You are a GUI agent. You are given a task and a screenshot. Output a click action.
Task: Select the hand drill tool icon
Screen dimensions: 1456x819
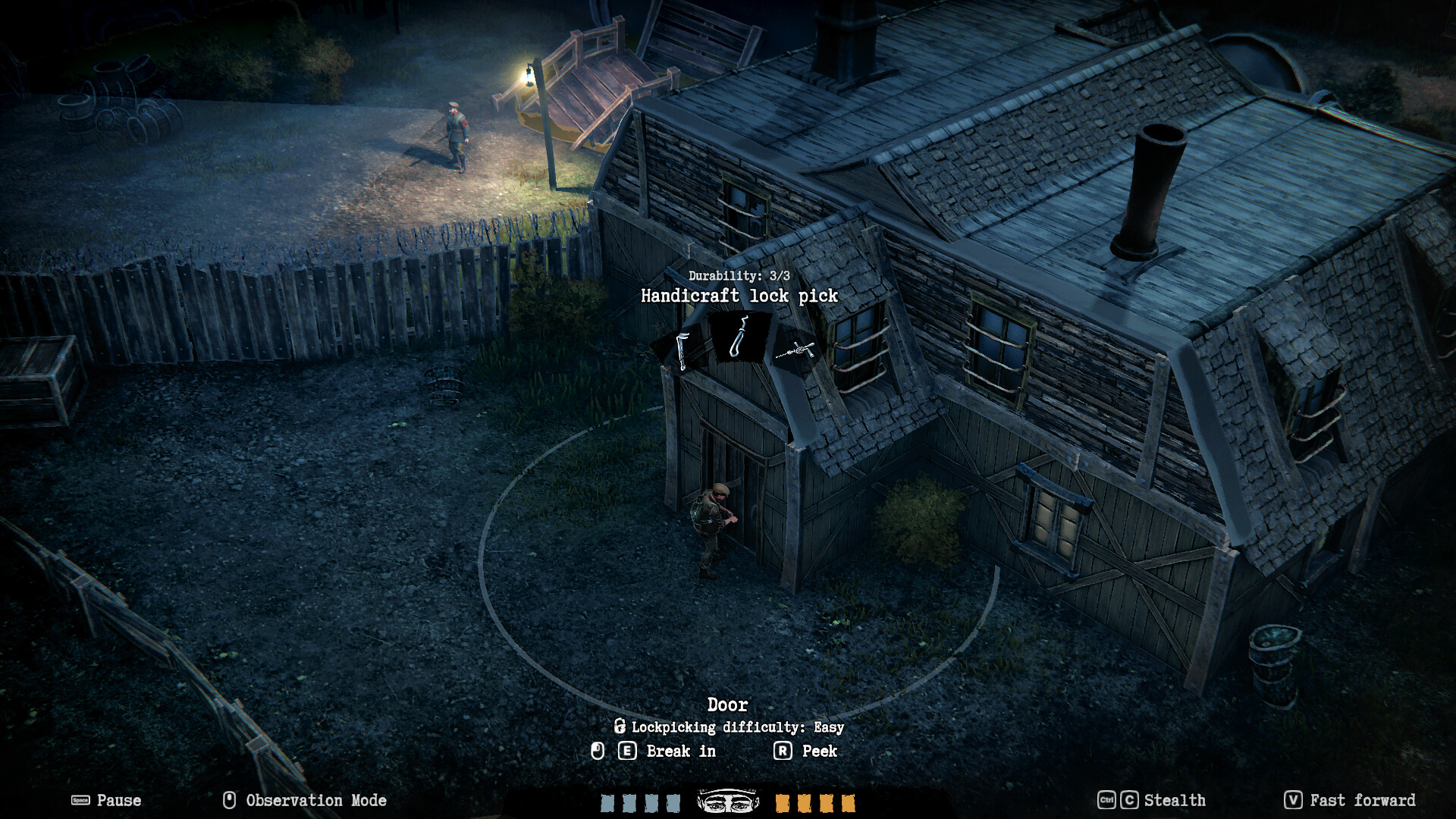tap(795, 350)
